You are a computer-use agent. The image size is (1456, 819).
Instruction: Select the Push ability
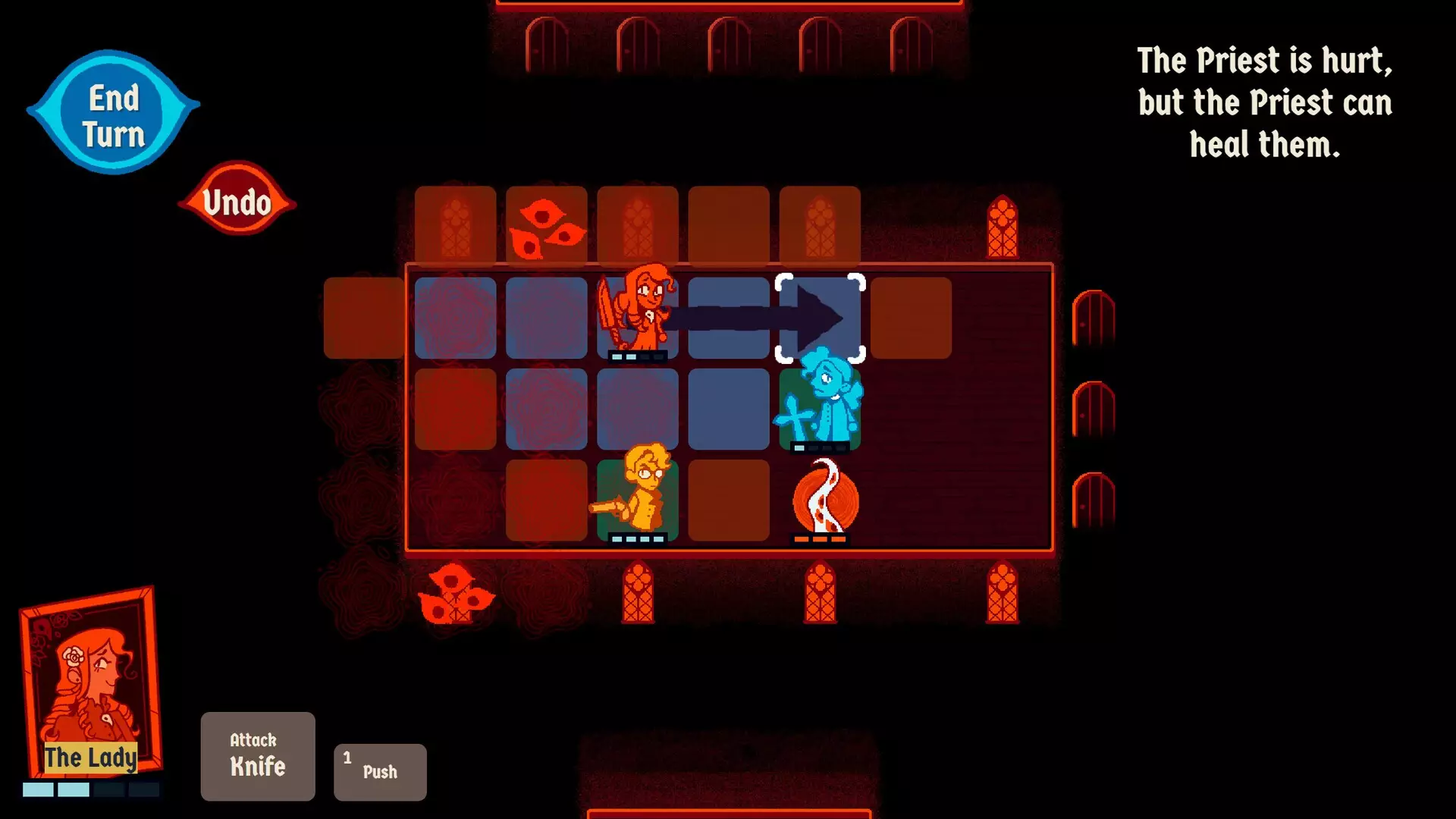pyautogui.click(x=379, y=771)
